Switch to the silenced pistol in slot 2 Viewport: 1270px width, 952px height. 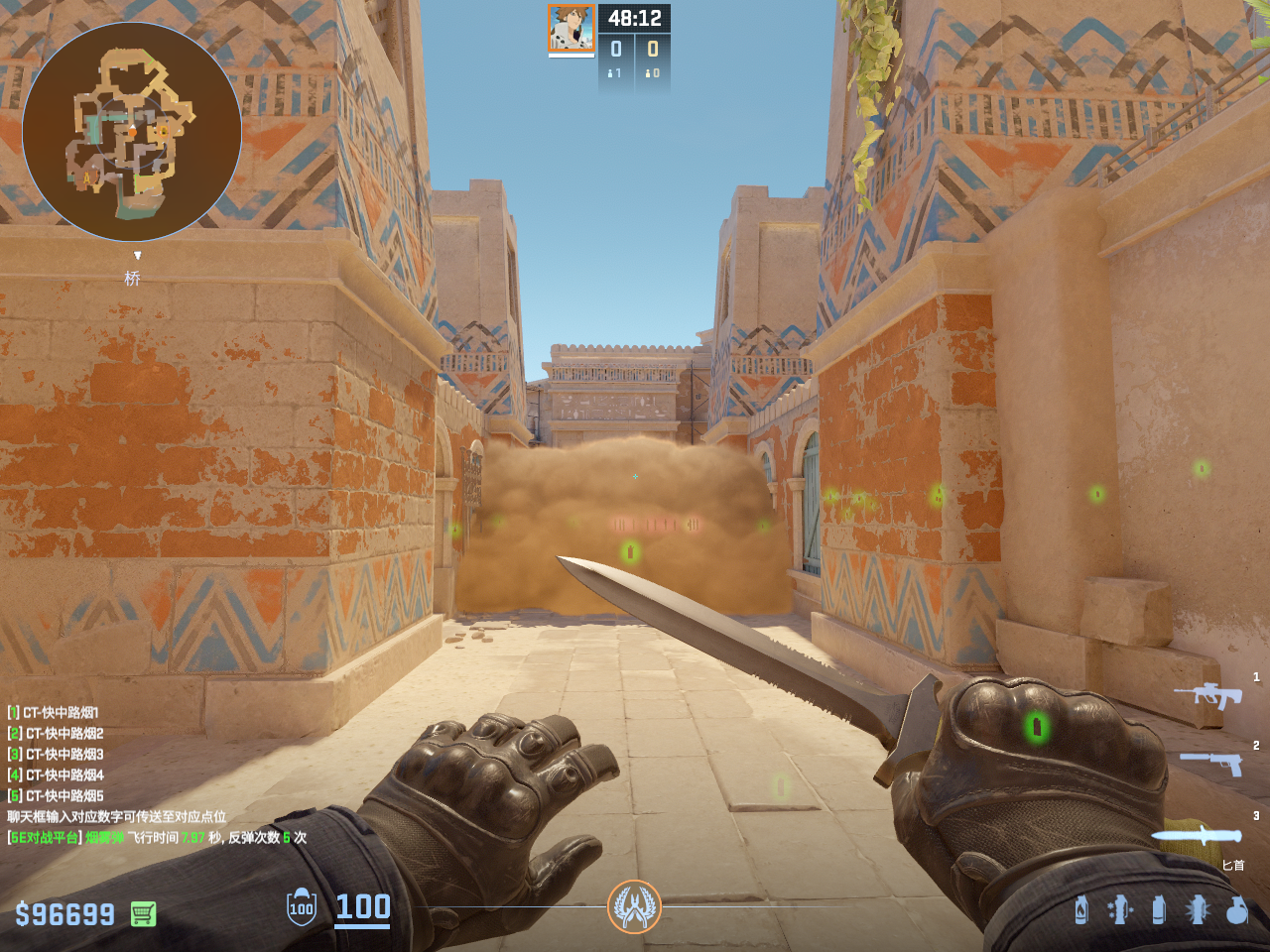[x=1211, y=763]
